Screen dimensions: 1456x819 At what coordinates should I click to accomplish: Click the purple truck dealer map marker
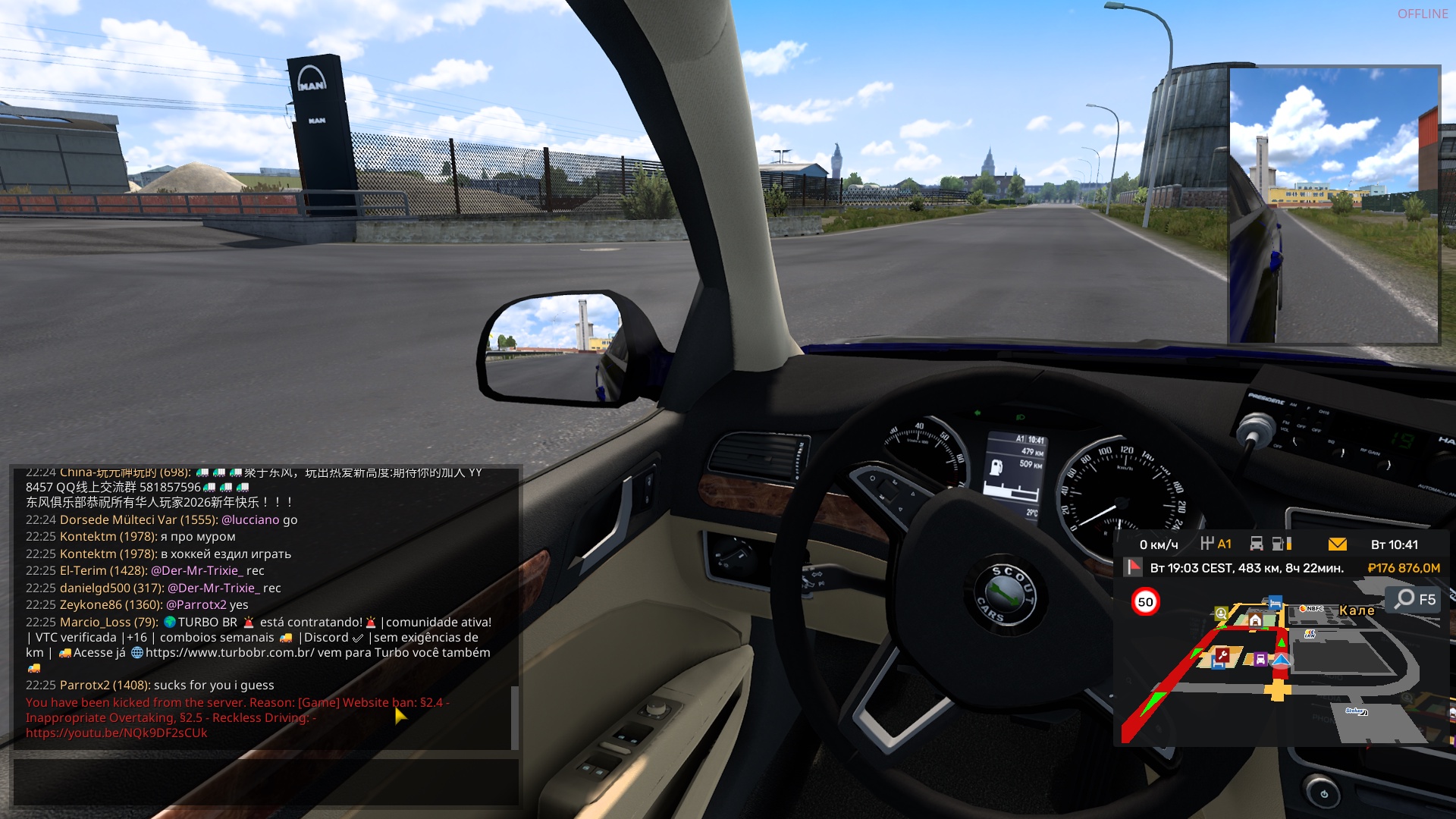[x=1260, y=659]
